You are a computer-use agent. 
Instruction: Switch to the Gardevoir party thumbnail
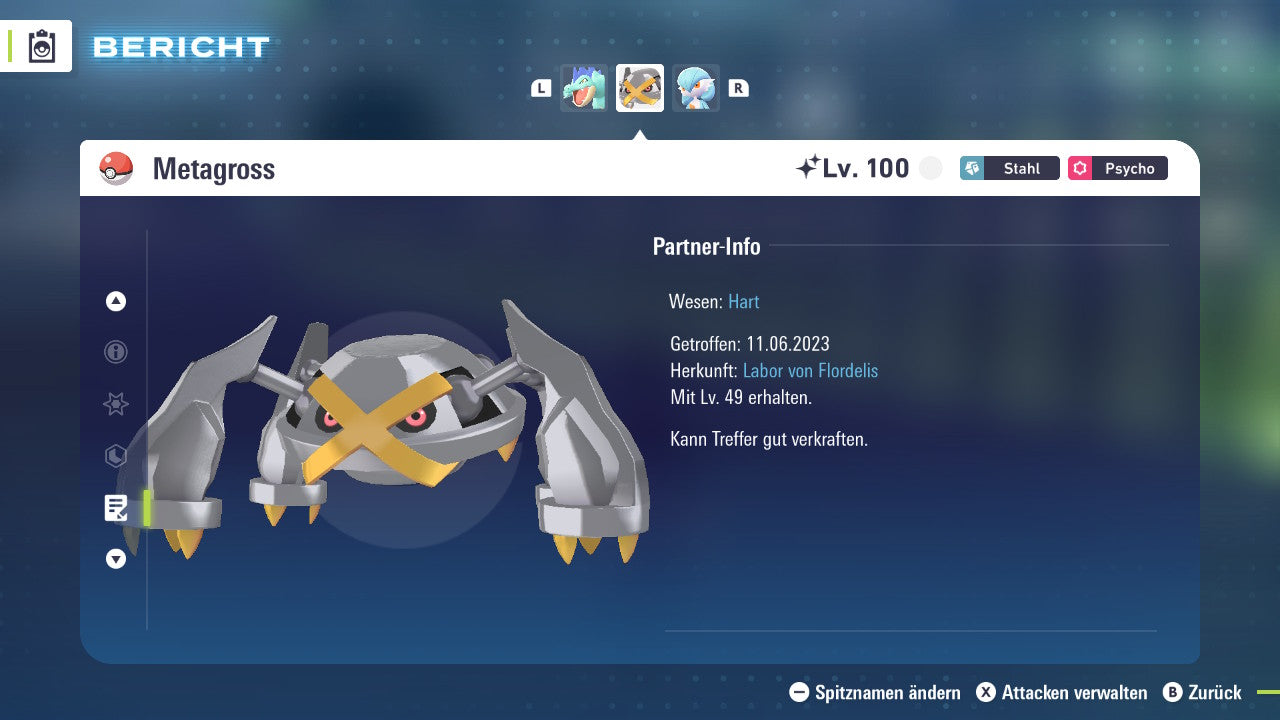click(x=696, y=88)
